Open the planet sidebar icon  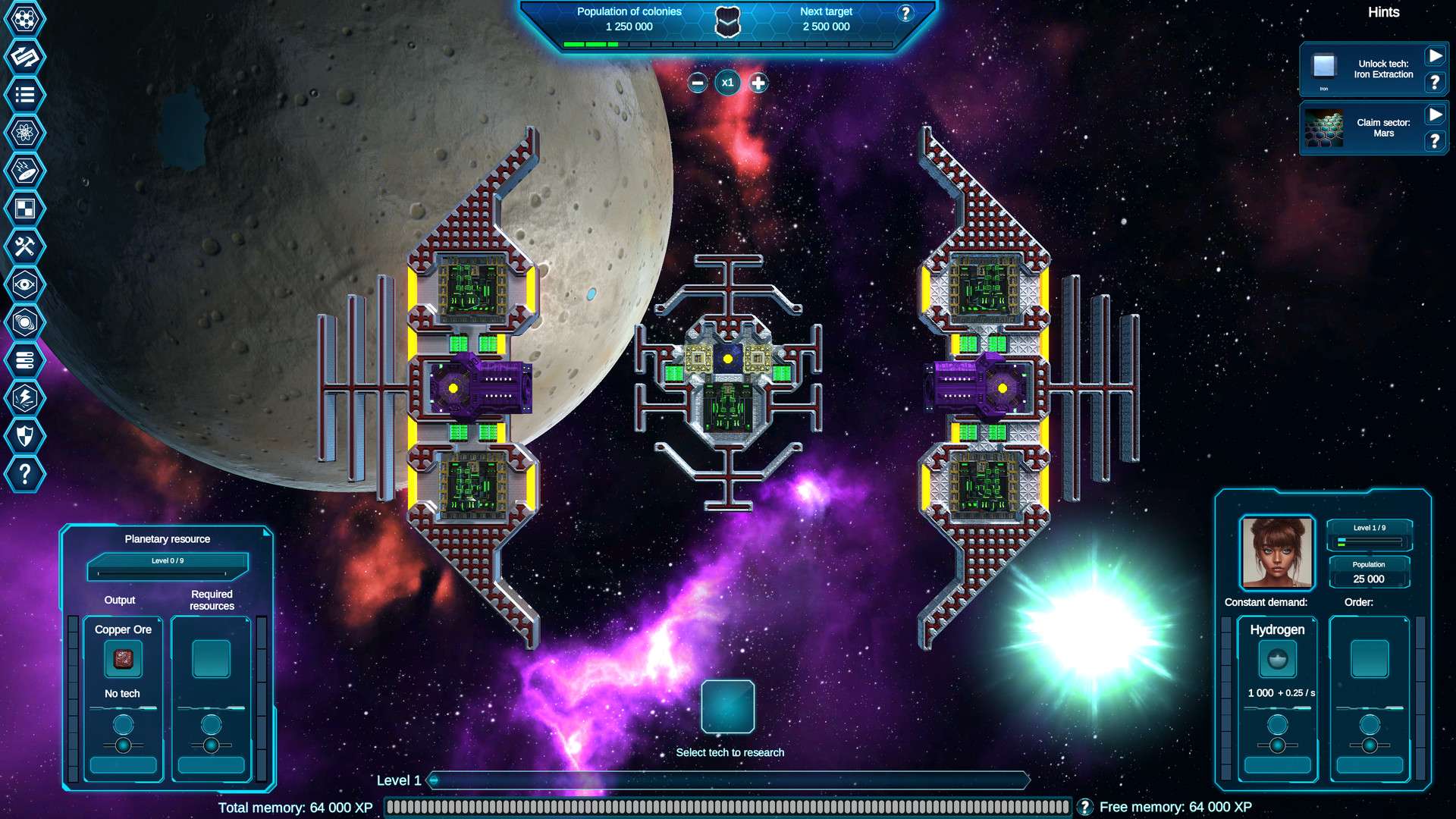[x=24, y=322]
